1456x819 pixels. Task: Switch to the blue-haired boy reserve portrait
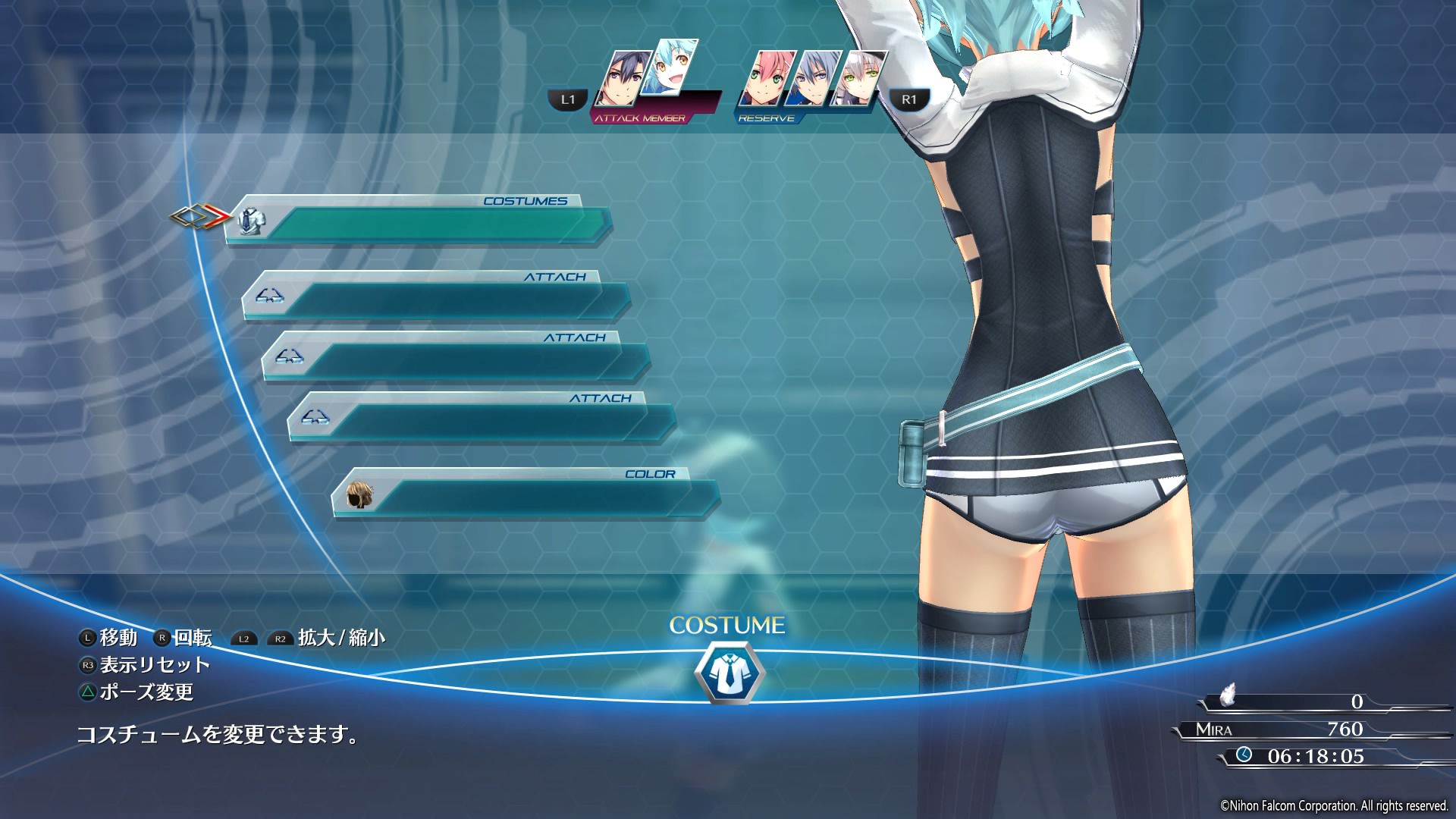click(813, 79)
